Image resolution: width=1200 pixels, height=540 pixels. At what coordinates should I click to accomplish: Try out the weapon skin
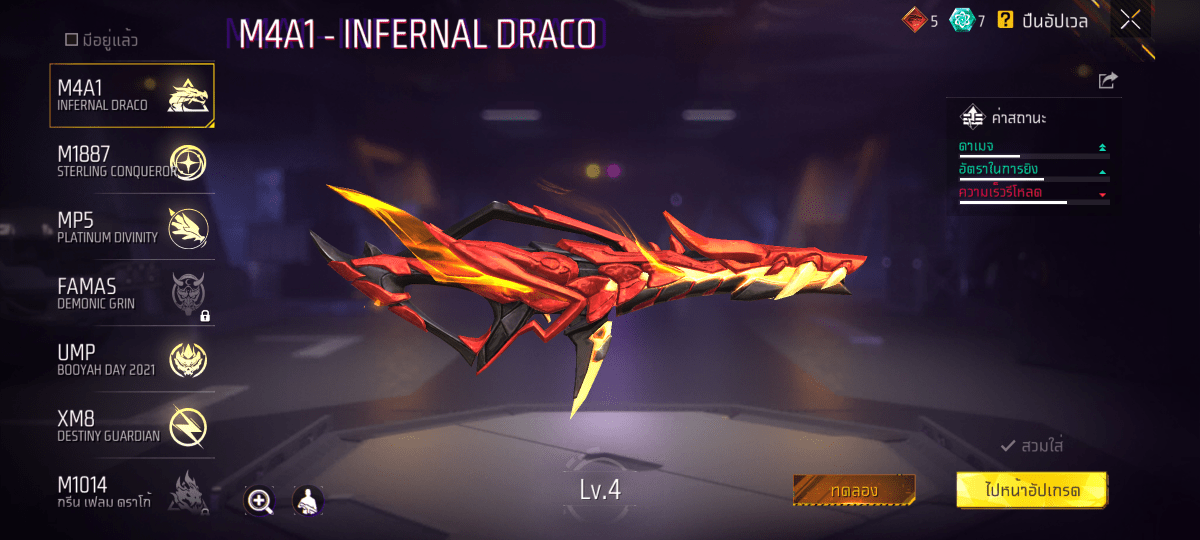coord(854,490)
